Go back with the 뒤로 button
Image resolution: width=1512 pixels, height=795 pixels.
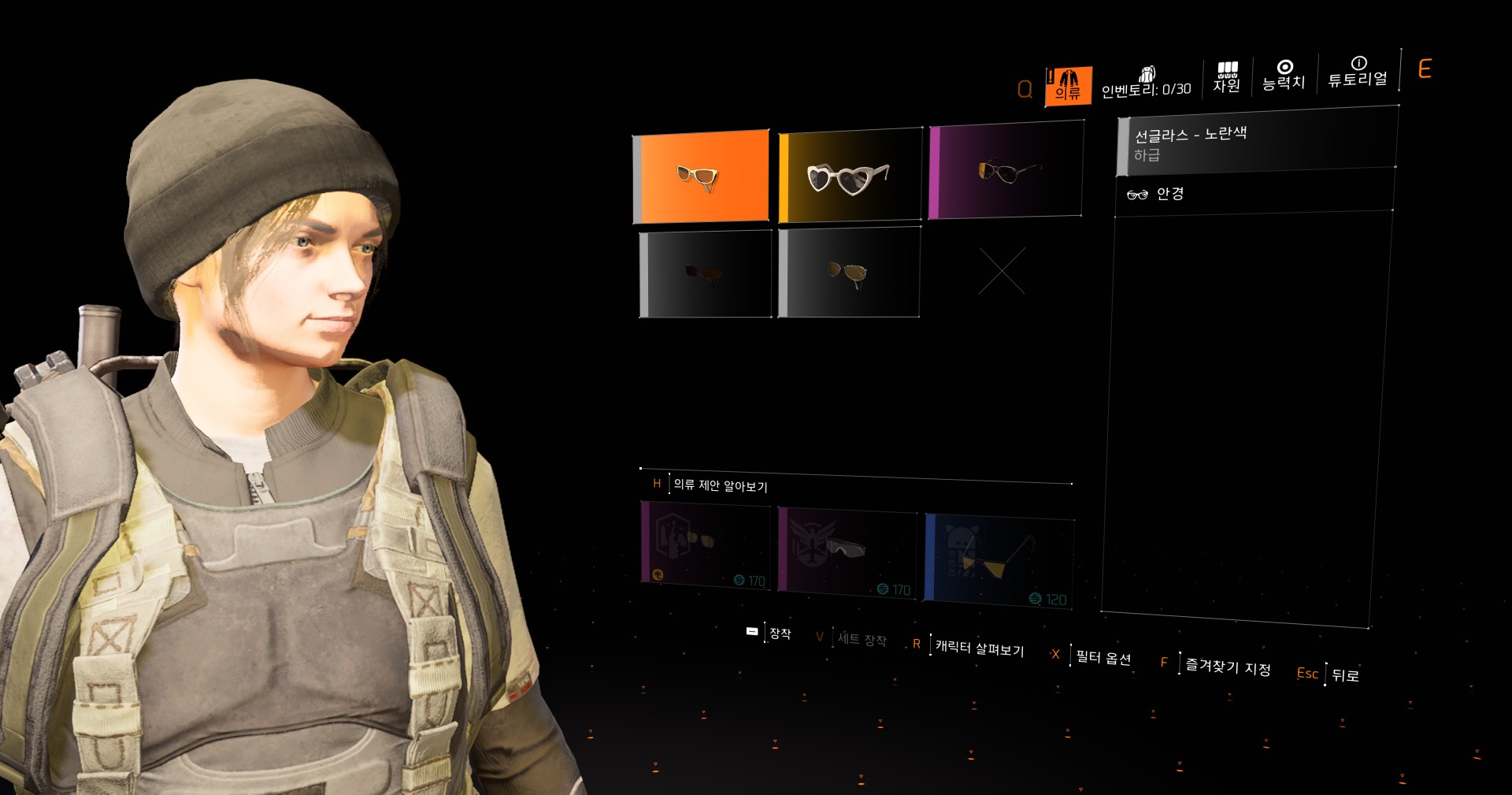pos(1344,675)
